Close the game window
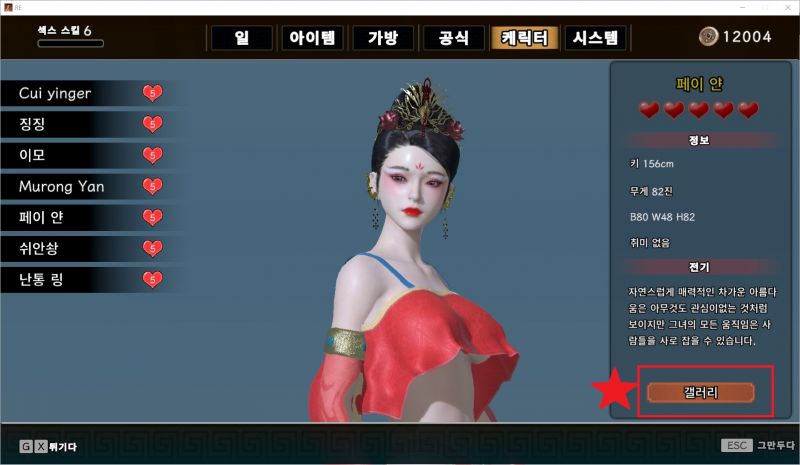 (786, 7)
